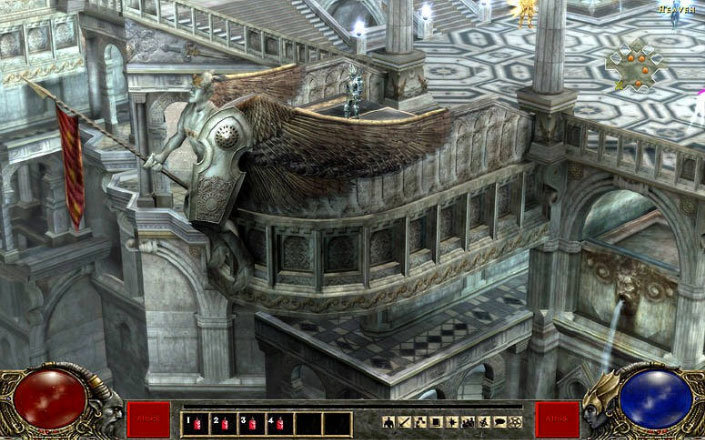
Task: Use the red potion in belt slot 4
Action: click(279, 423)
